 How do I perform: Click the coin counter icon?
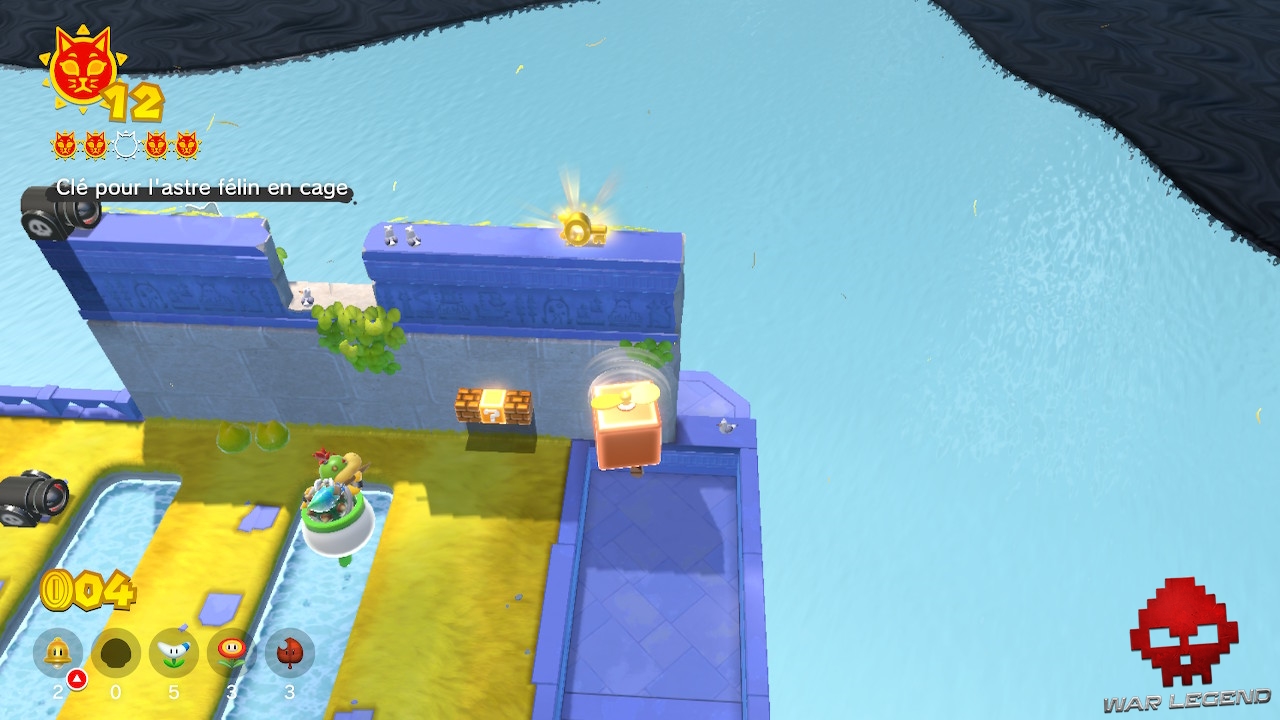(x=55, y=591)
